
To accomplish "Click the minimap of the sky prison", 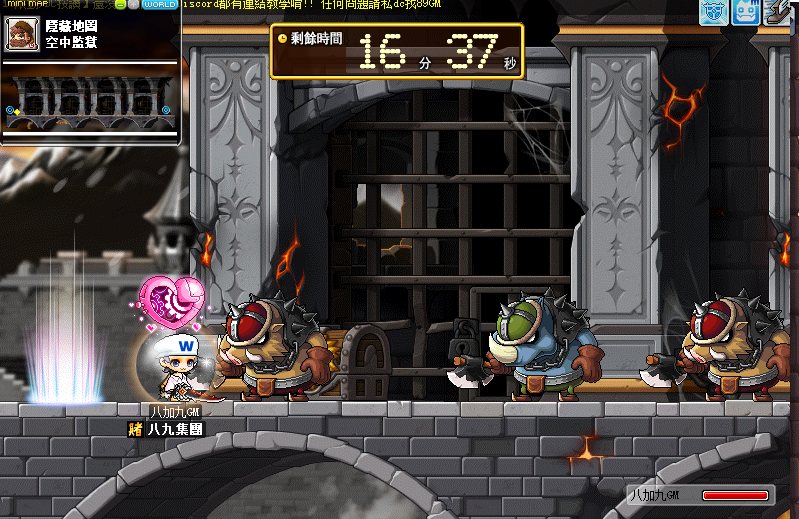I will click(91, 102).
